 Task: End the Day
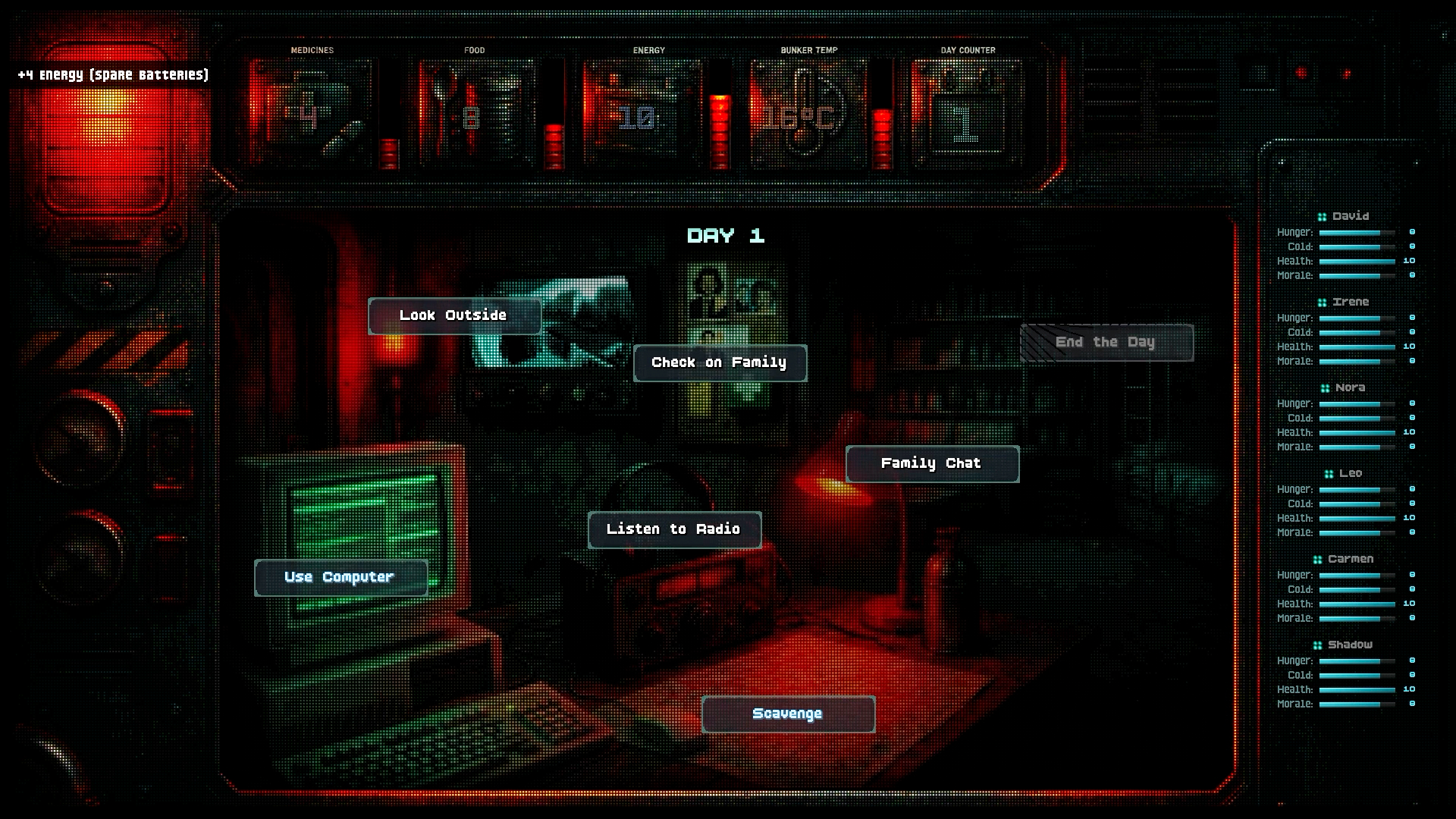[1106, 343]
